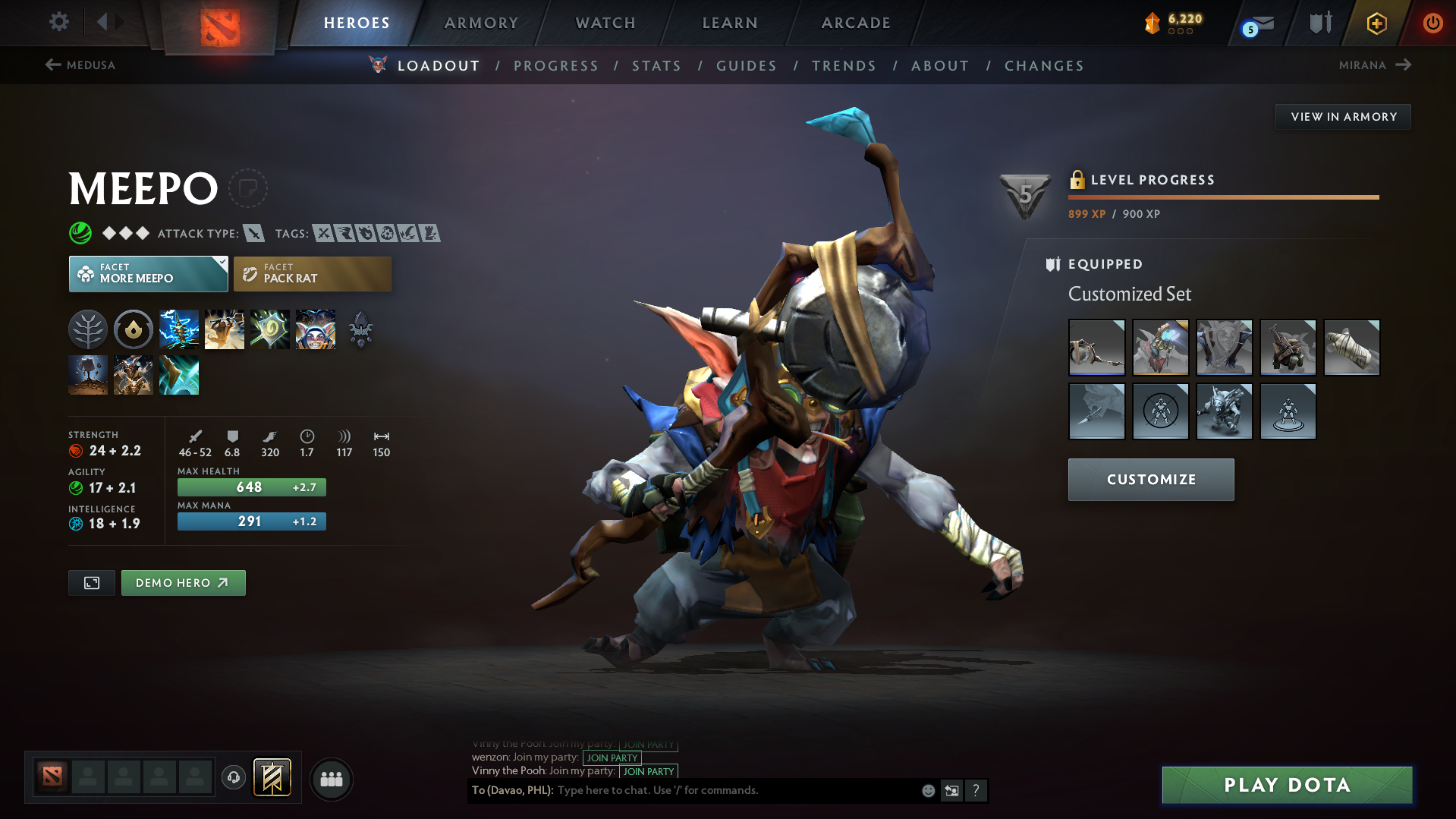The width and height of the screenshot is (1456, 819).
Task: Go back to previous hero Medusa
Action: pyautogui.click(x=80, y=65)
